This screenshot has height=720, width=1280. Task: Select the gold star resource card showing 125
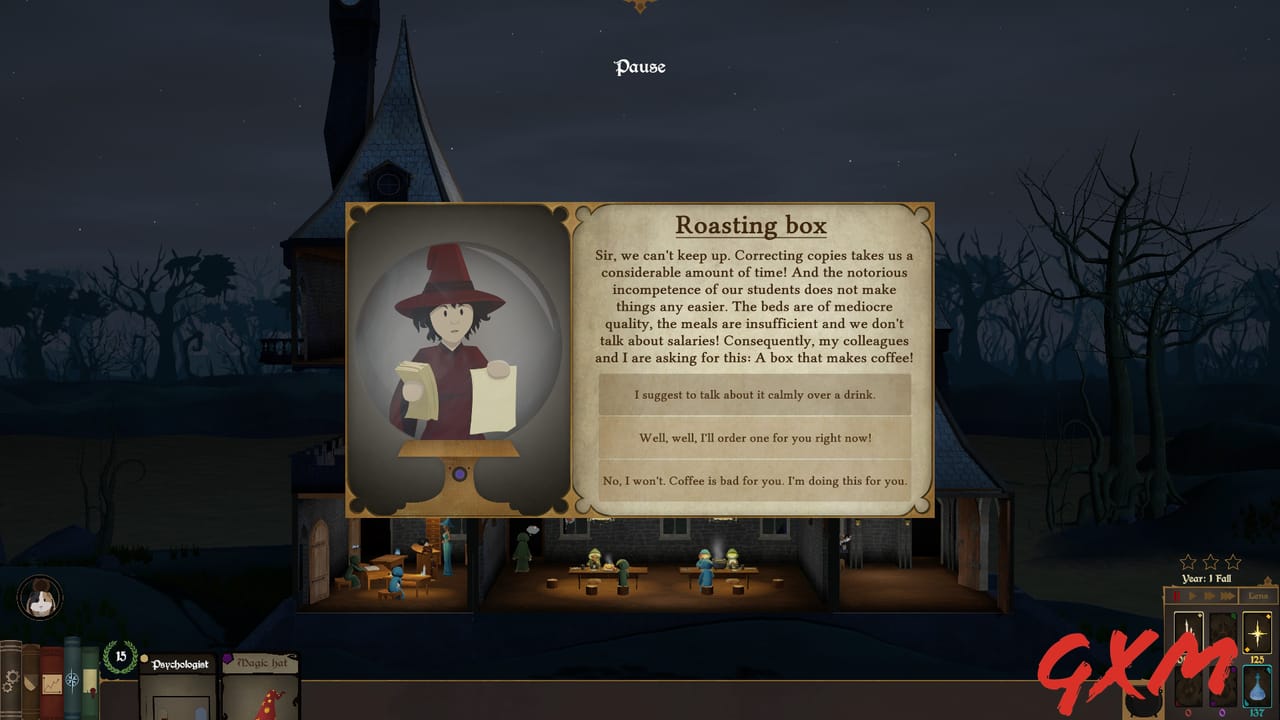pos(1257,632)
